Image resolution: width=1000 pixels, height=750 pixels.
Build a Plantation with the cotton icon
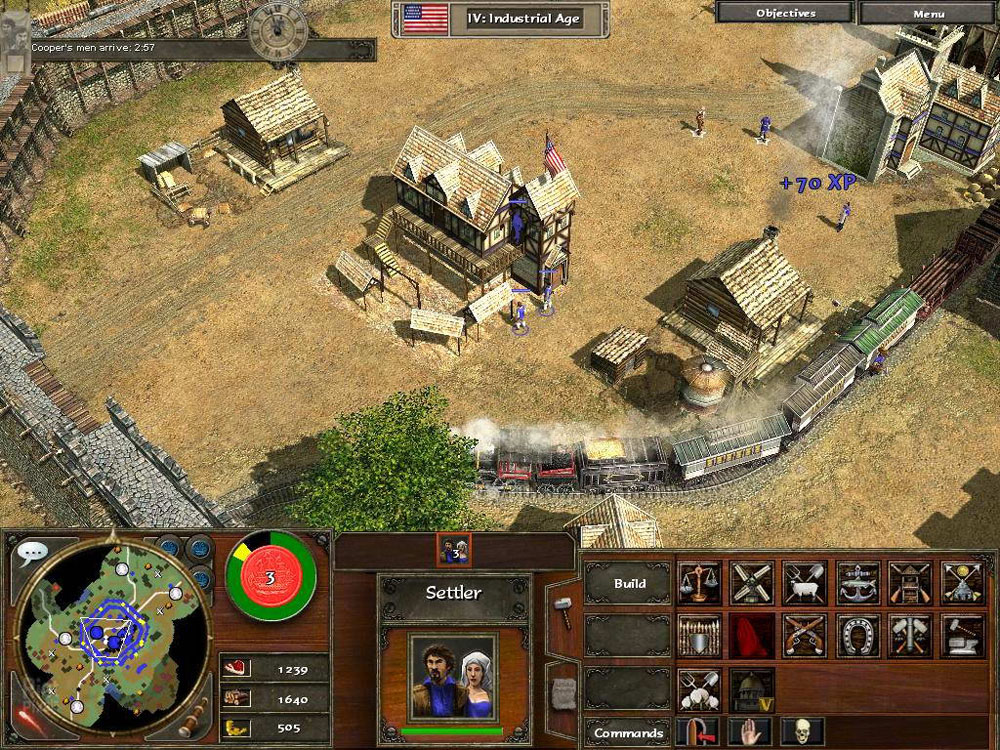coord(699,689)
